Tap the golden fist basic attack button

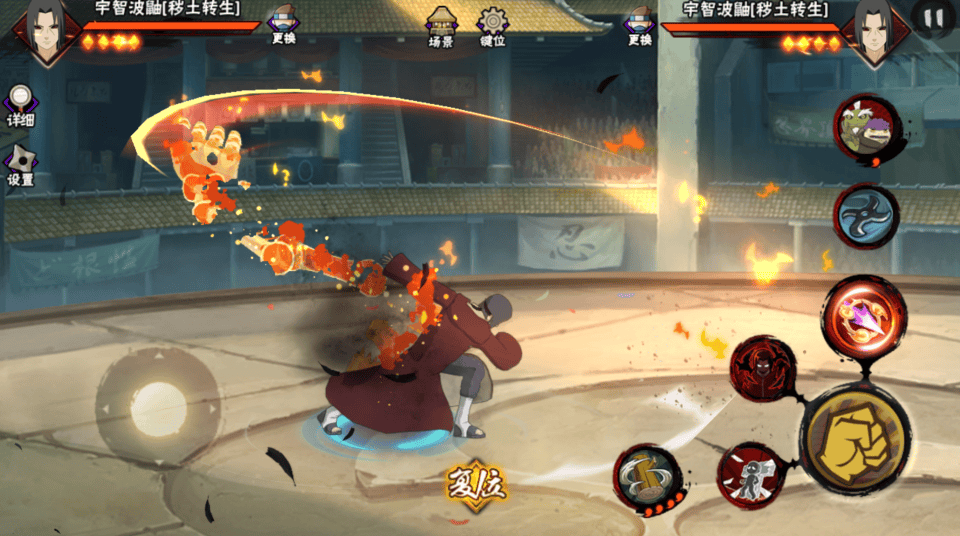point(854,440)
